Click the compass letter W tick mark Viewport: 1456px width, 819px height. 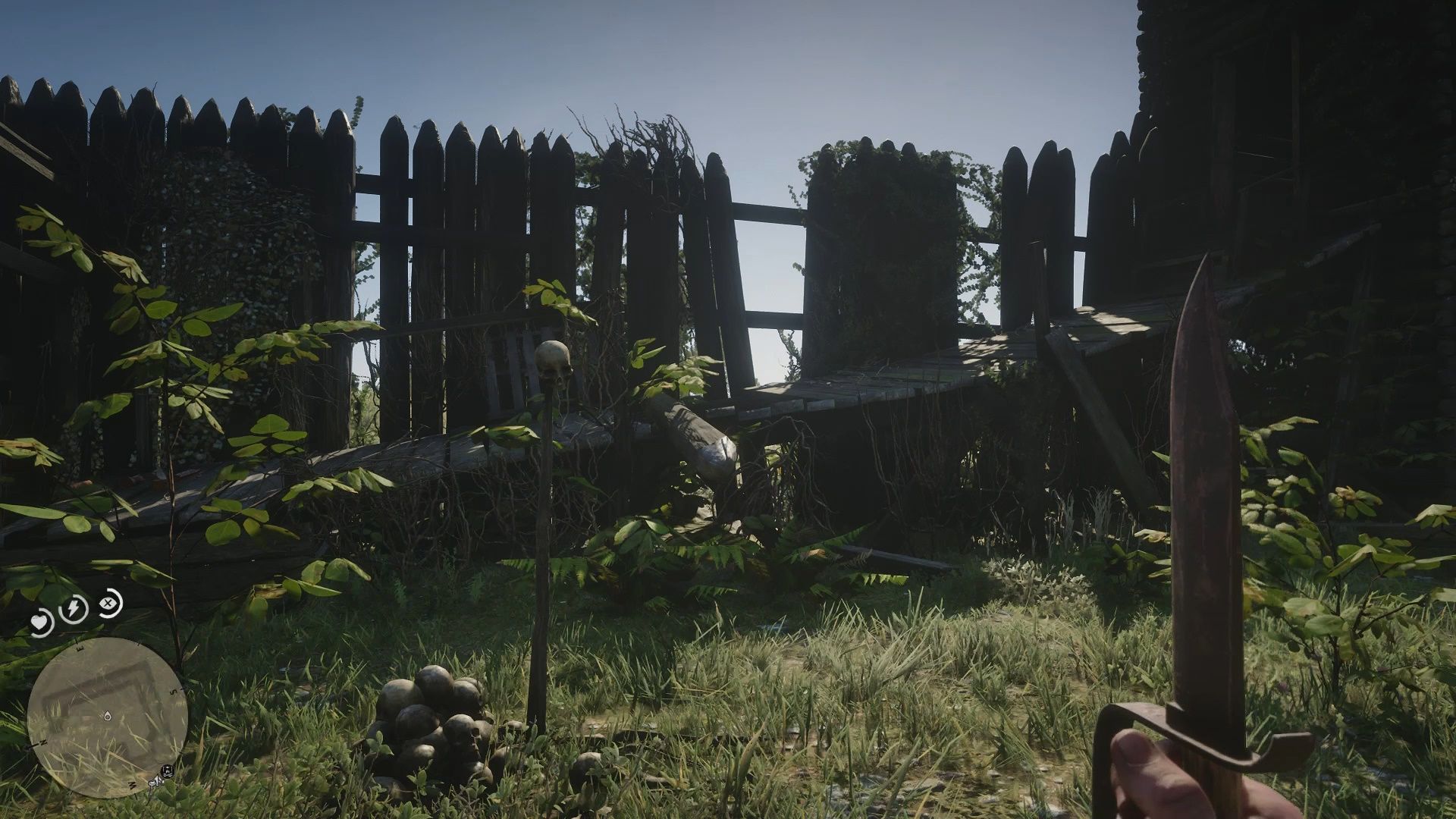(x=132, y=784)
